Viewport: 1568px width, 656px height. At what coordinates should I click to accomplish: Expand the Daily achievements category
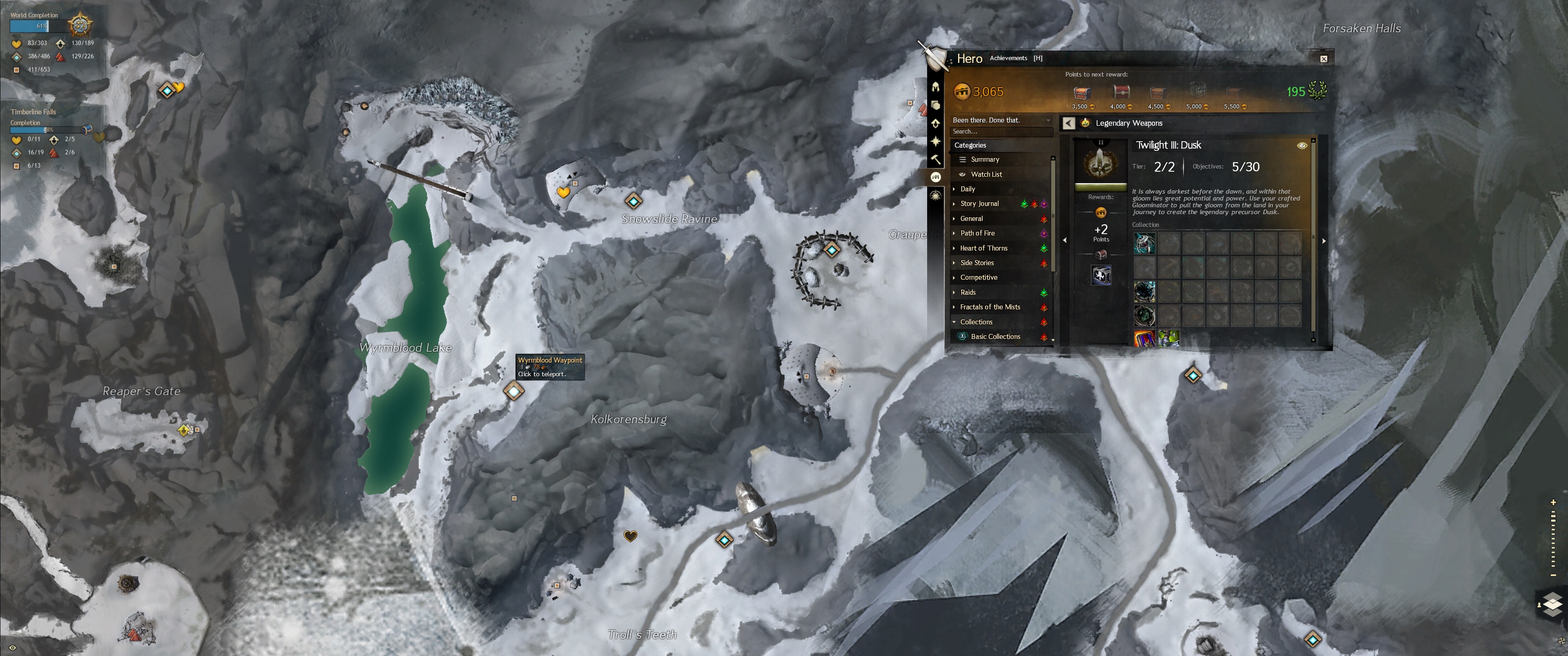pos(967,189)
